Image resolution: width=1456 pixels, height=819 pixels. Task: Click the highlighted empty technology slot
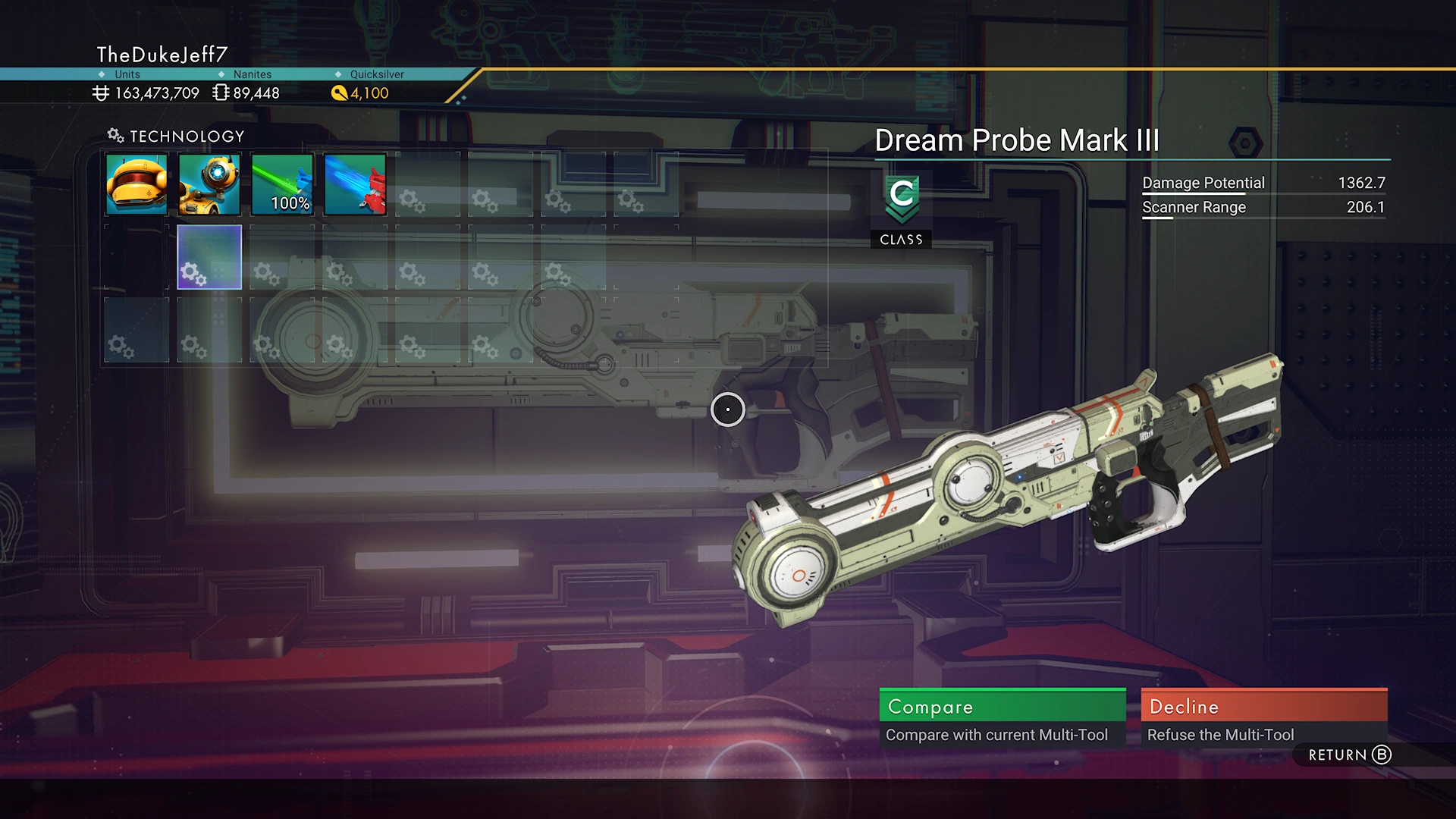pyautogui.click(x=209, y=257)
